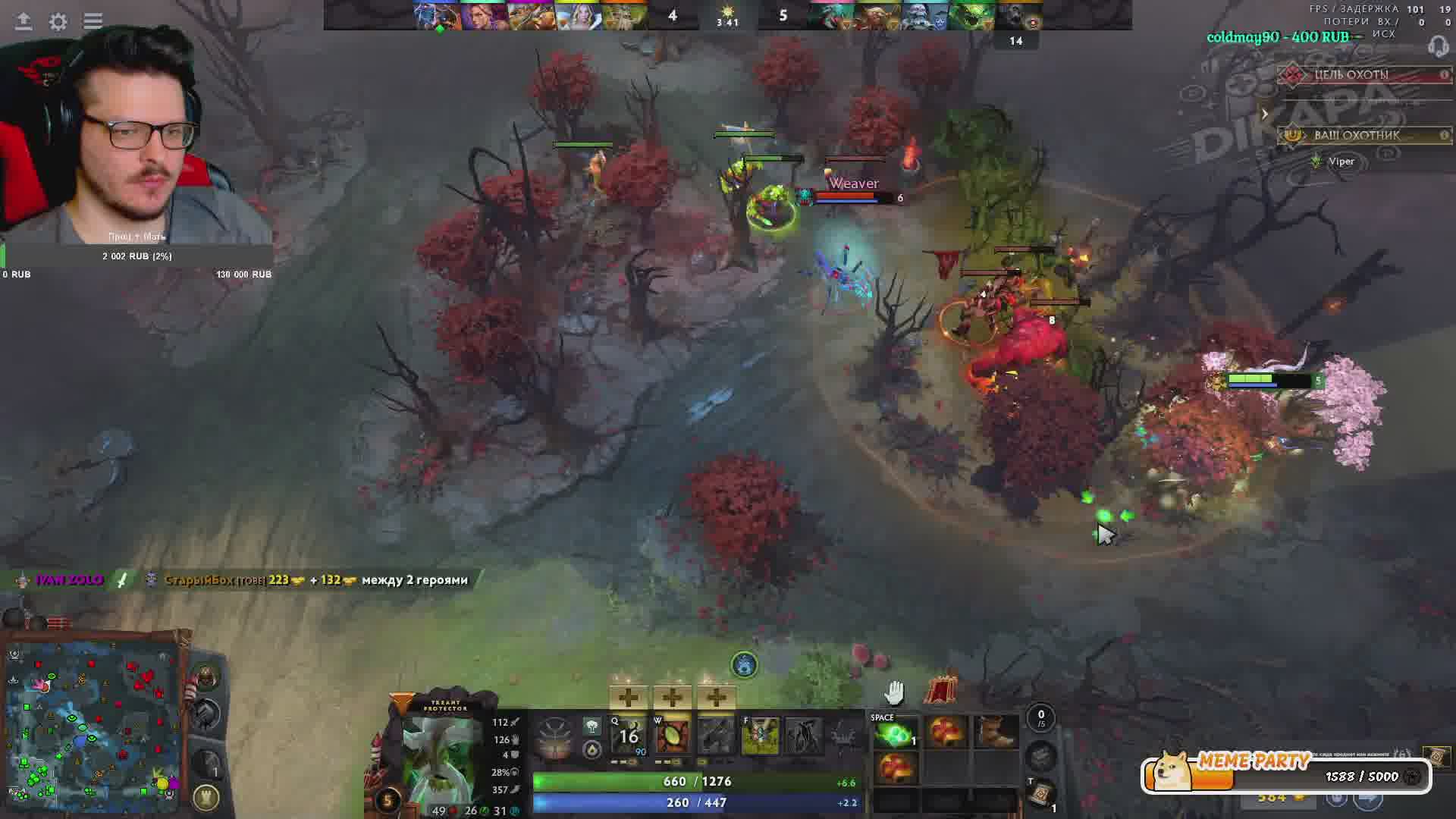Use the green Tango item
Image resolution: width=1456 pixels, height=819 pixels.
pyautogui.click(x=895, y=734)
